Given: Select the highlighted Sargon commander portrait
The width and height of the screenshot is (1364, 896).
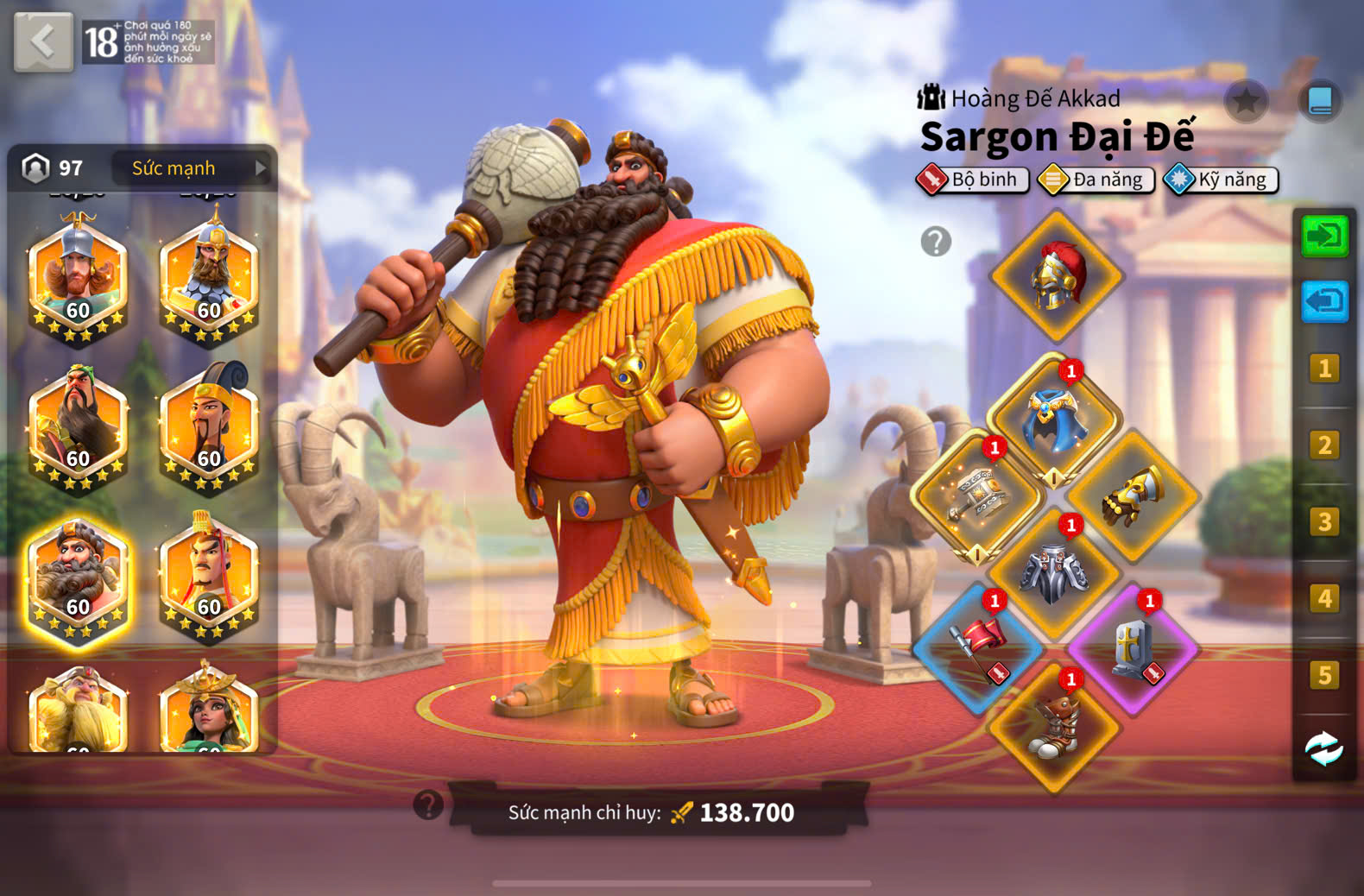Looking at the screenshot, I should pos(78,579).
